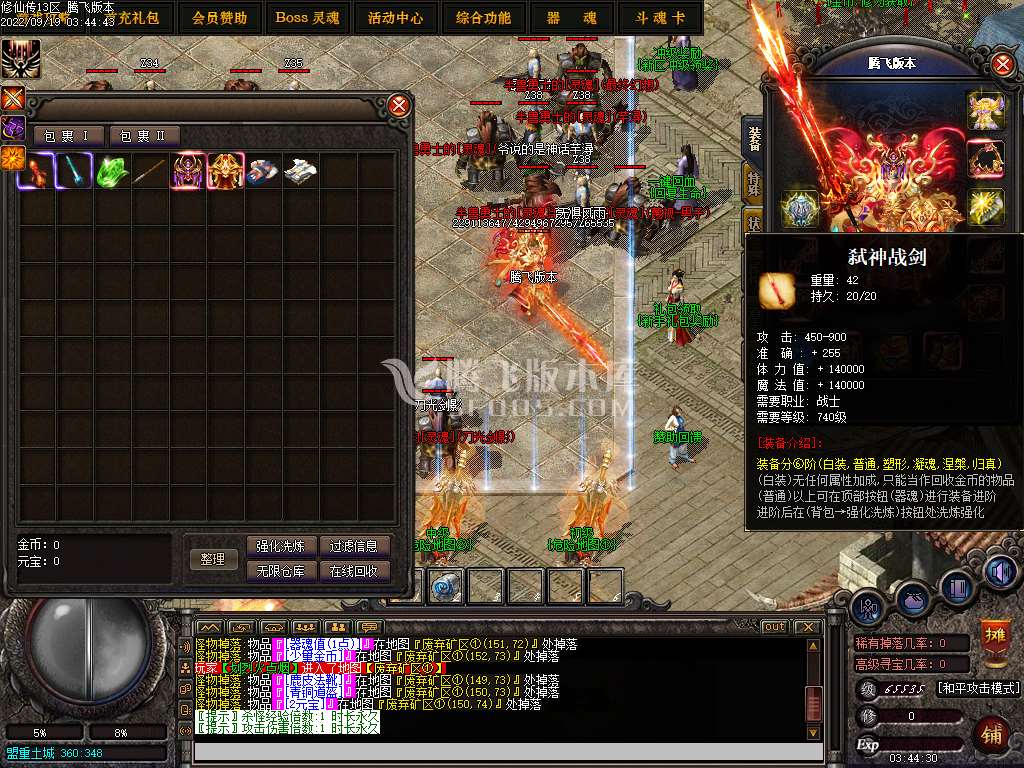This screenshot has width=1024, height=768.
Task: Open 强化洗炼 enhancement
Action: coord(281,546)
